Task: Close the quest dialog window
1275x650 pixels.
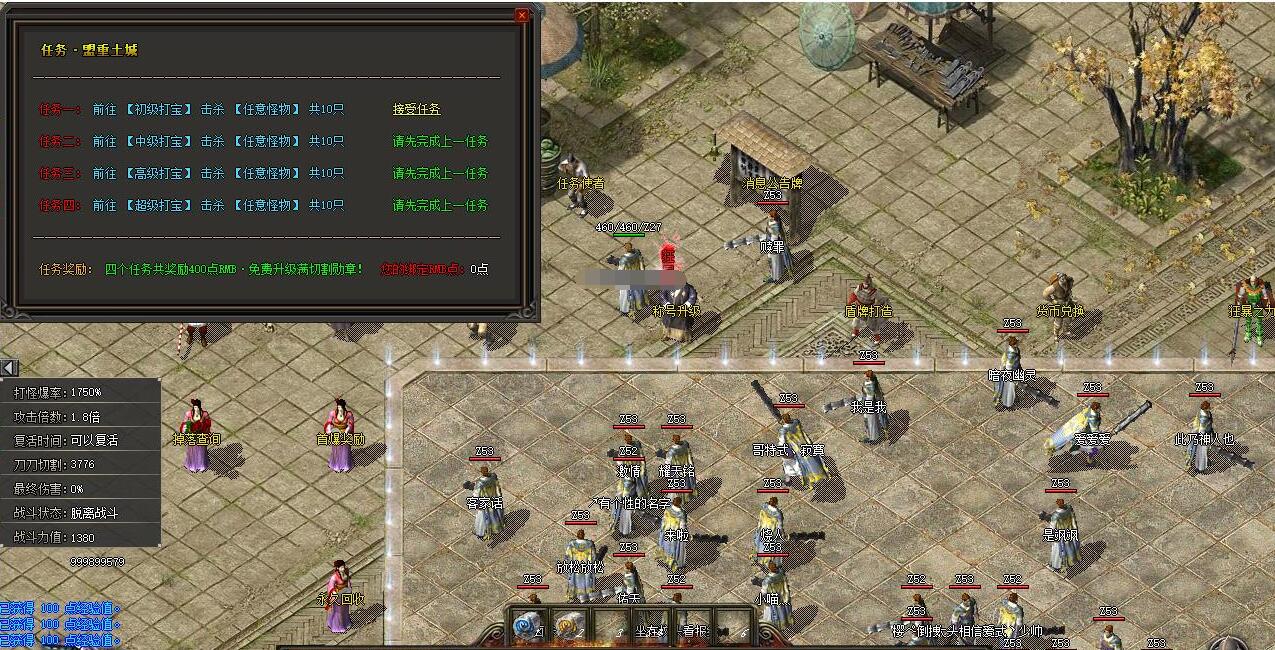Action: click(522, 16)
